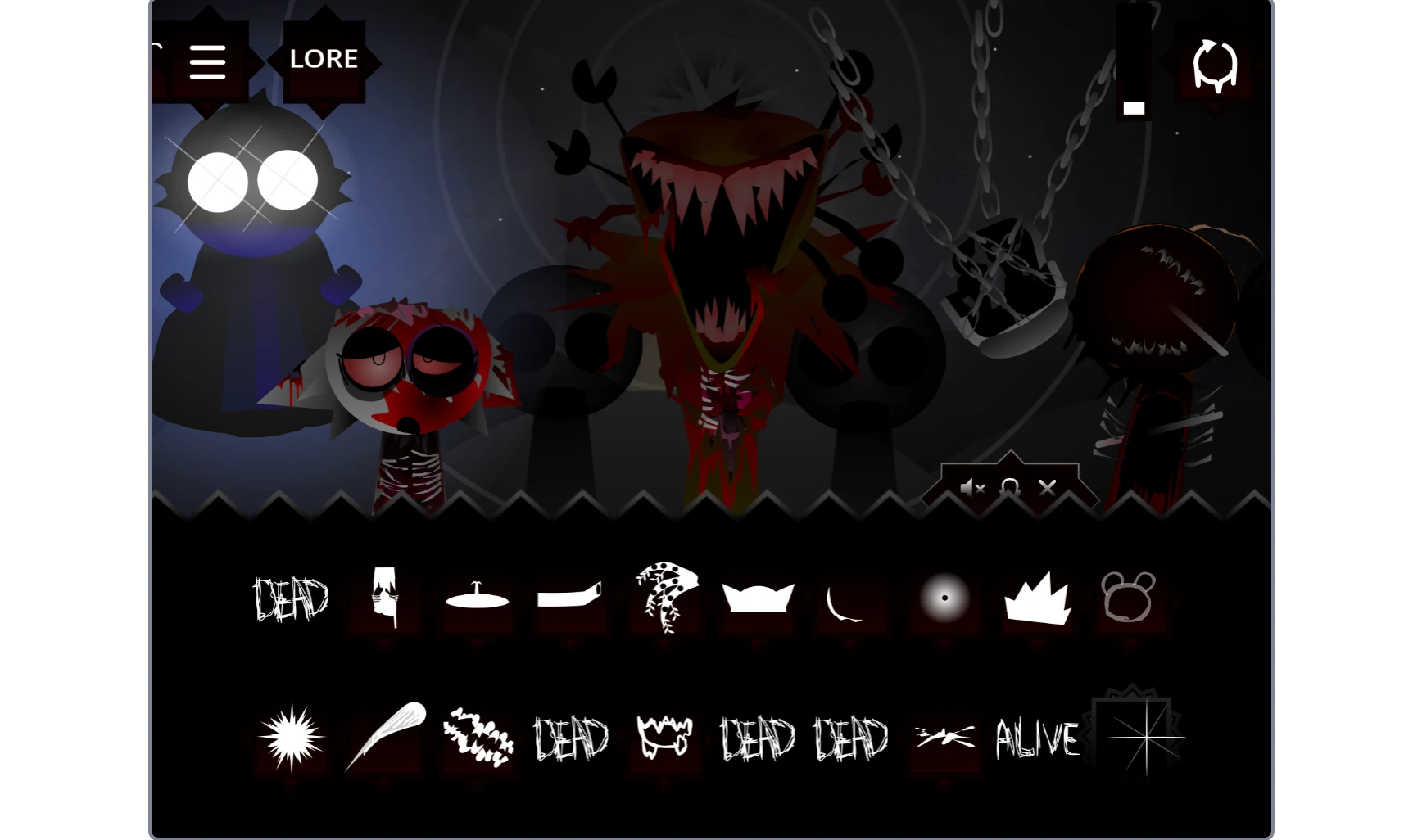Open the hamburger menu

tap(208, 61)
